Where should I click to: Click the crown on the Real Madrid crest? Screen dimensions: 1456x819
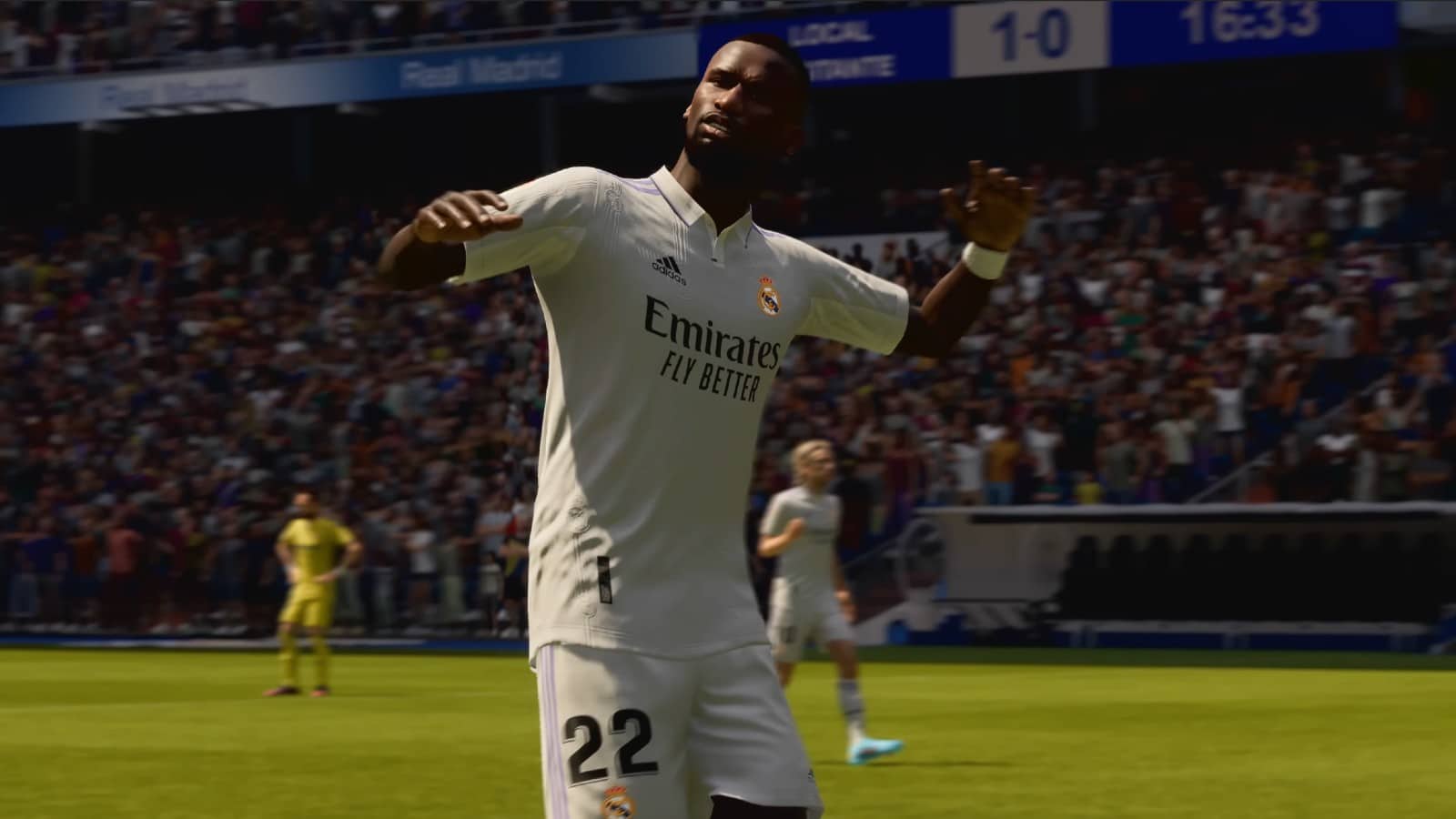coord(765,280)
